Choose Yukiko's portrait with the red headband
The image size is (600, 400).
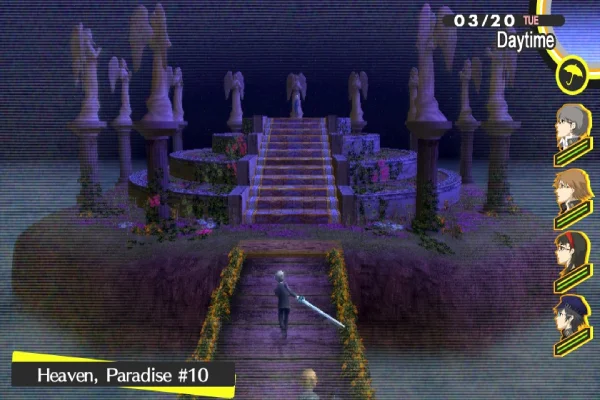572,252
